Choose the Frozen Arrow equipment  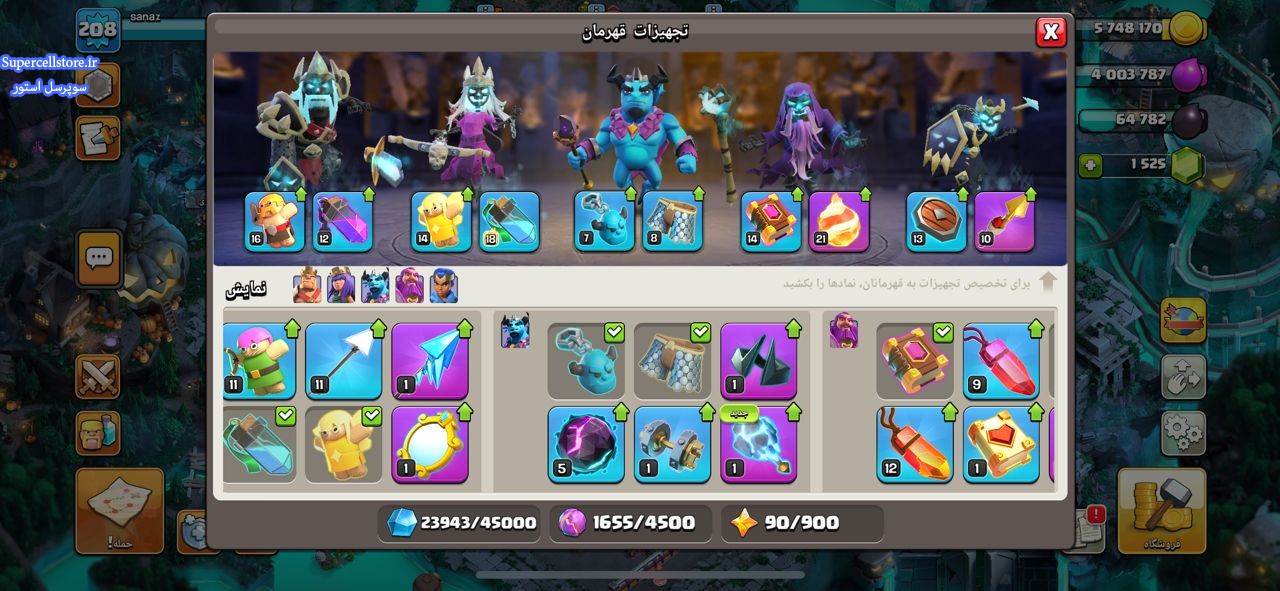429,361
